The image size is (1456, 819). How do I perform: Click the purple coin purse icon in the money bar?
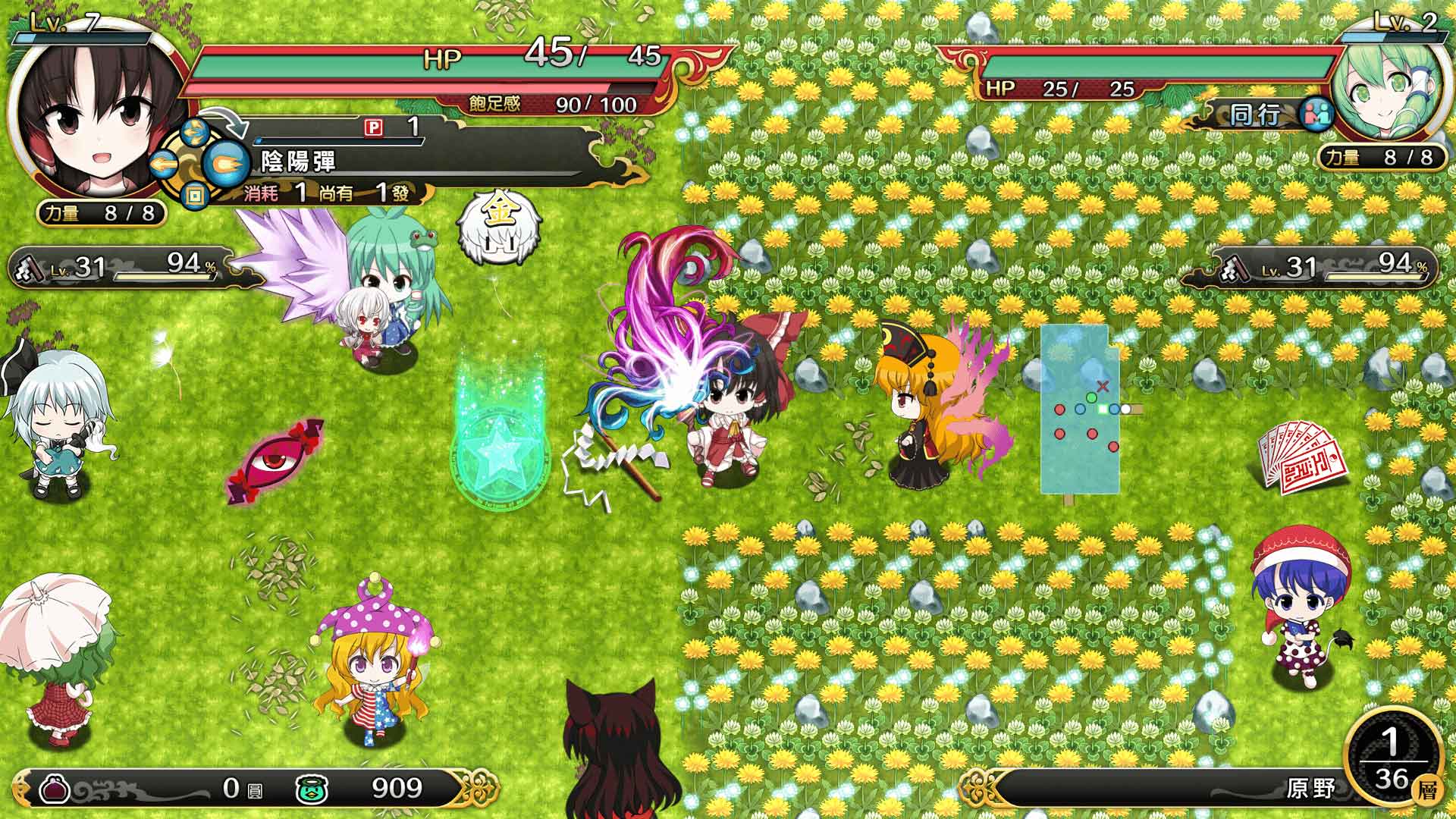[x=55, y=789]
